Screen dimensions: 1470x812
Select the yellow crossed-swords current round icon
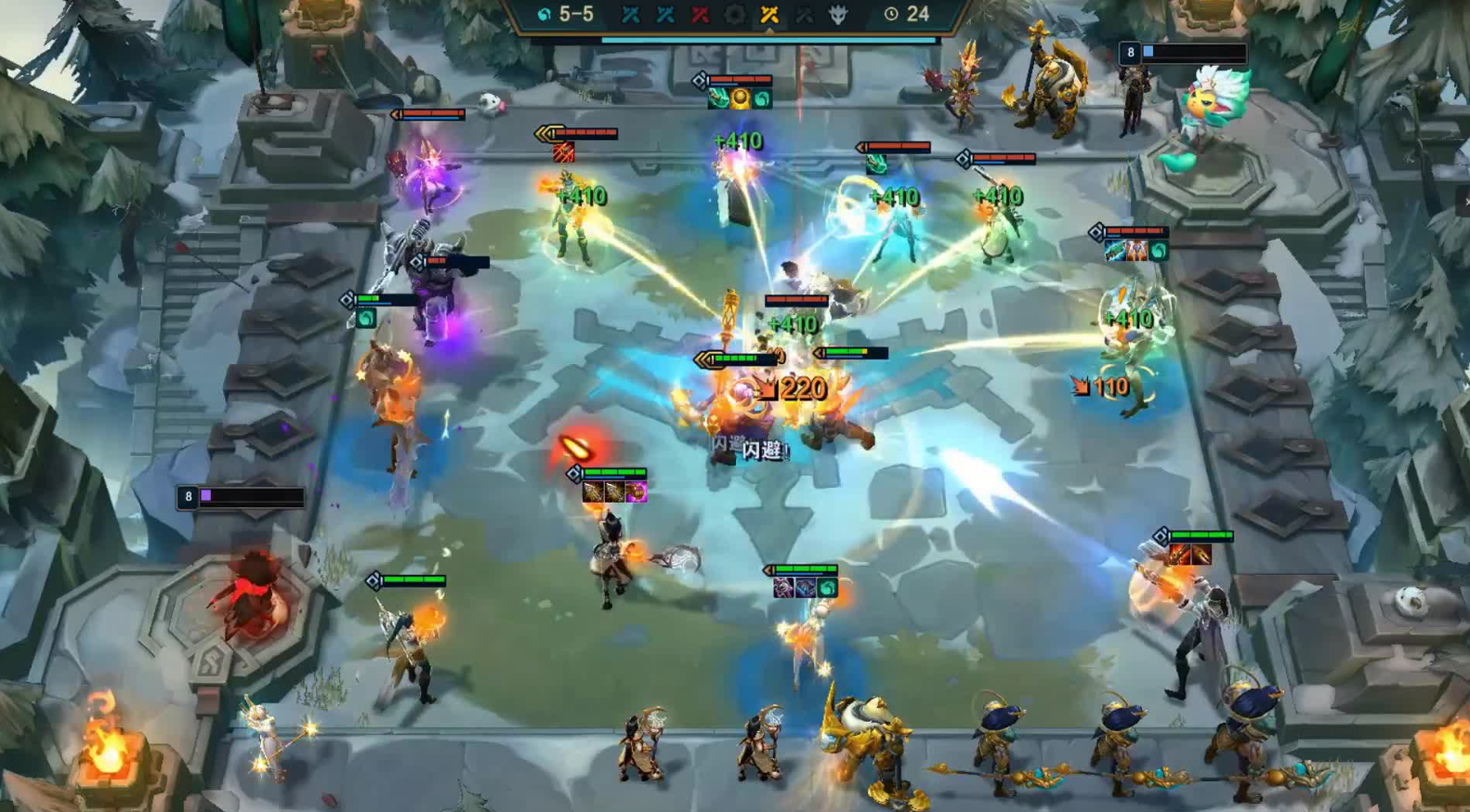[x=769, y=15]
